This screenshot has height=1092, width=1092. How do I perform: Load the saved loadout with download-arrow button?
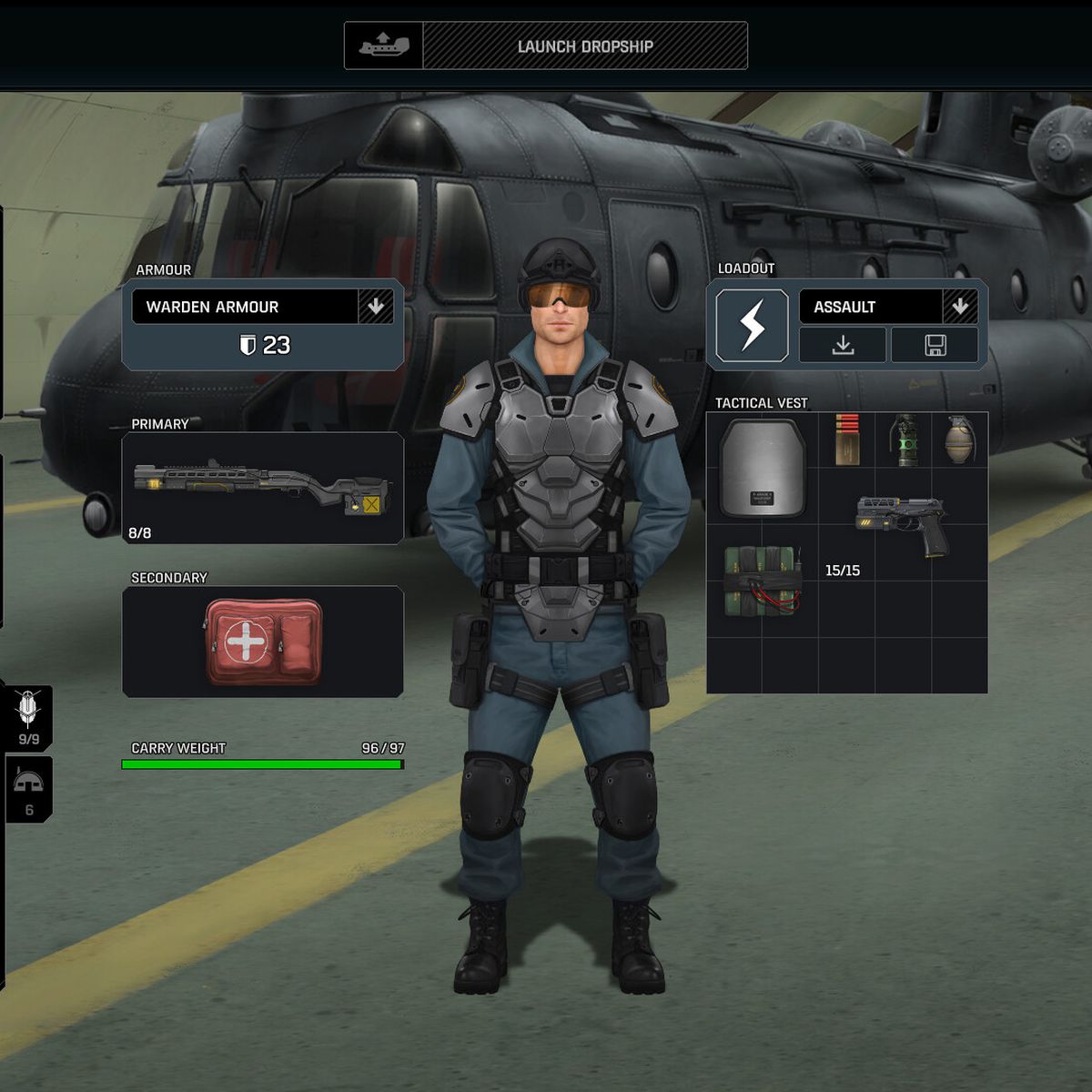point(843,346)
